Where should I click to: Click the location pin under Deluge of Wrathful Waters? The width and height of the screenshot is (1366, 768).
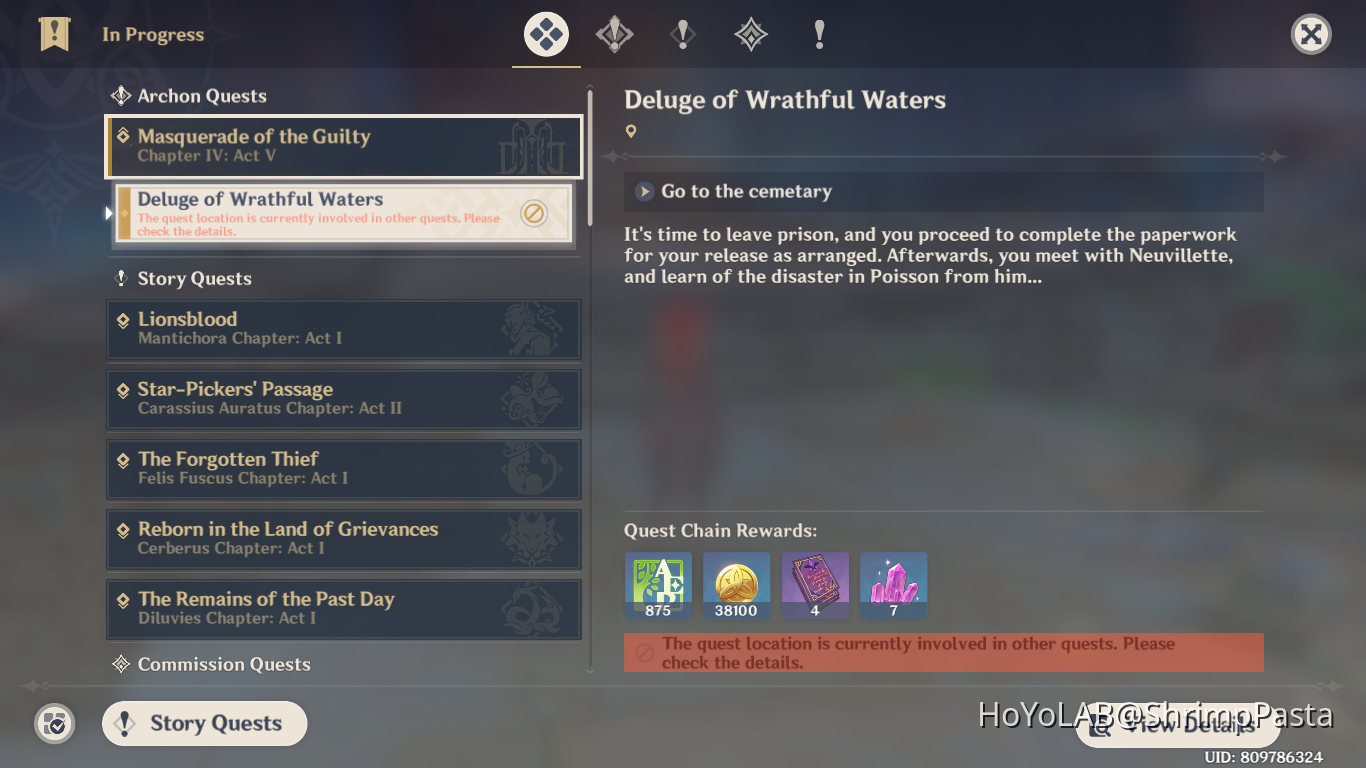(631, 130)
